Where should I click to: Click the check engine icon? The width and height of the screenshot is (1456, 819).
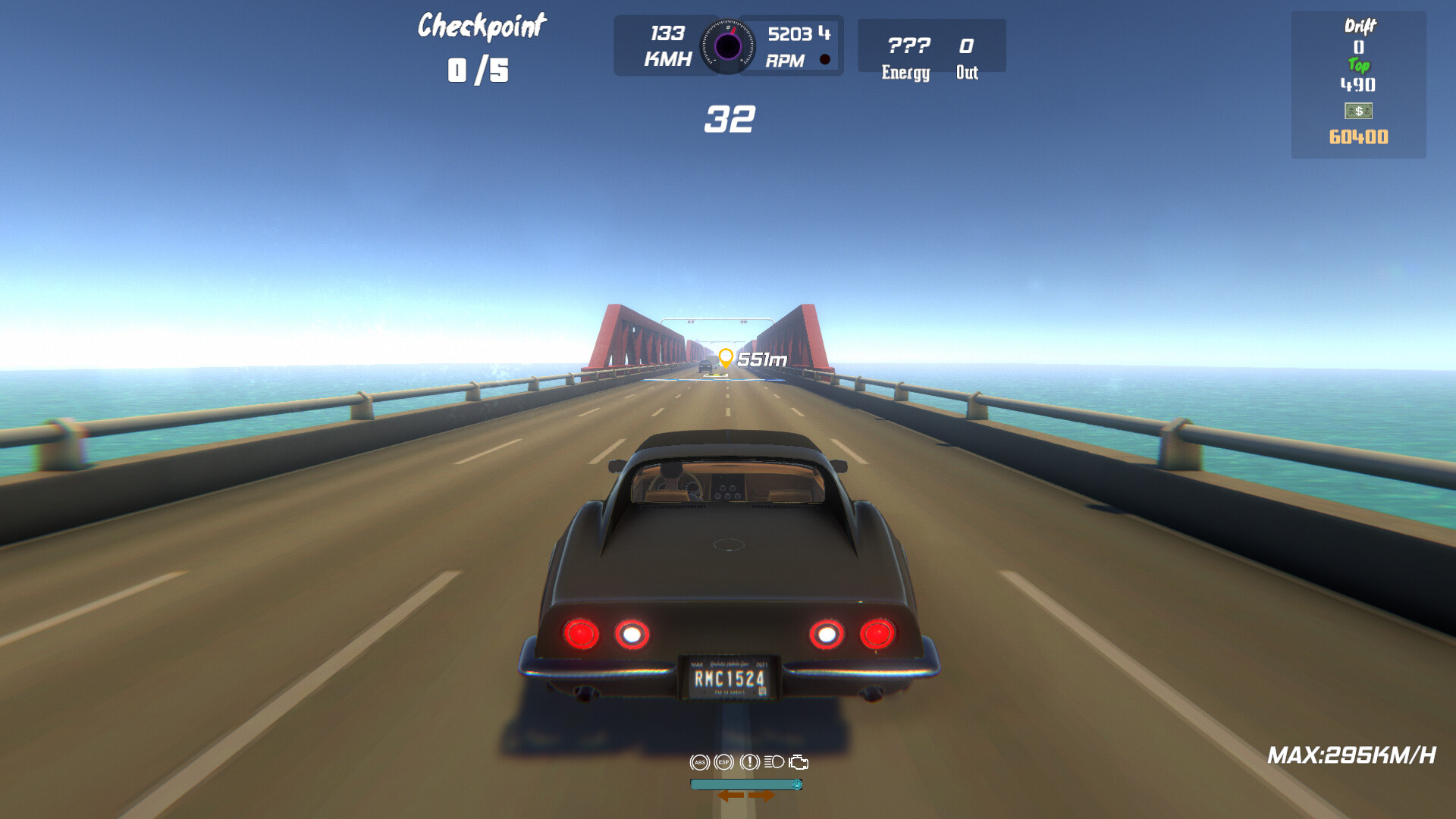coord(799,761)
